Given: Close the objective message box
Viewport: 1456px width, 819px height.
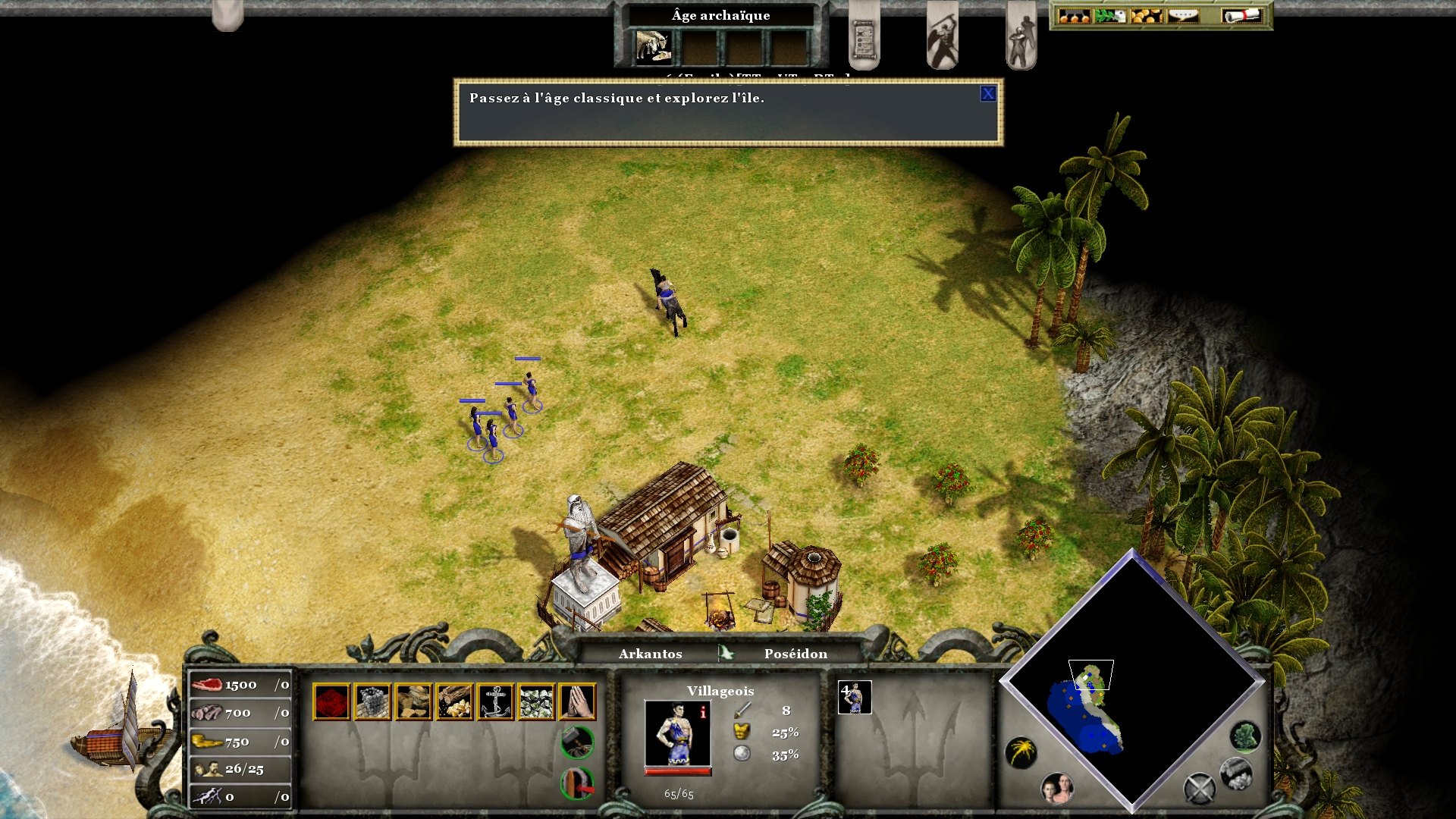Looking at the screenshot, I should point(987,94).
